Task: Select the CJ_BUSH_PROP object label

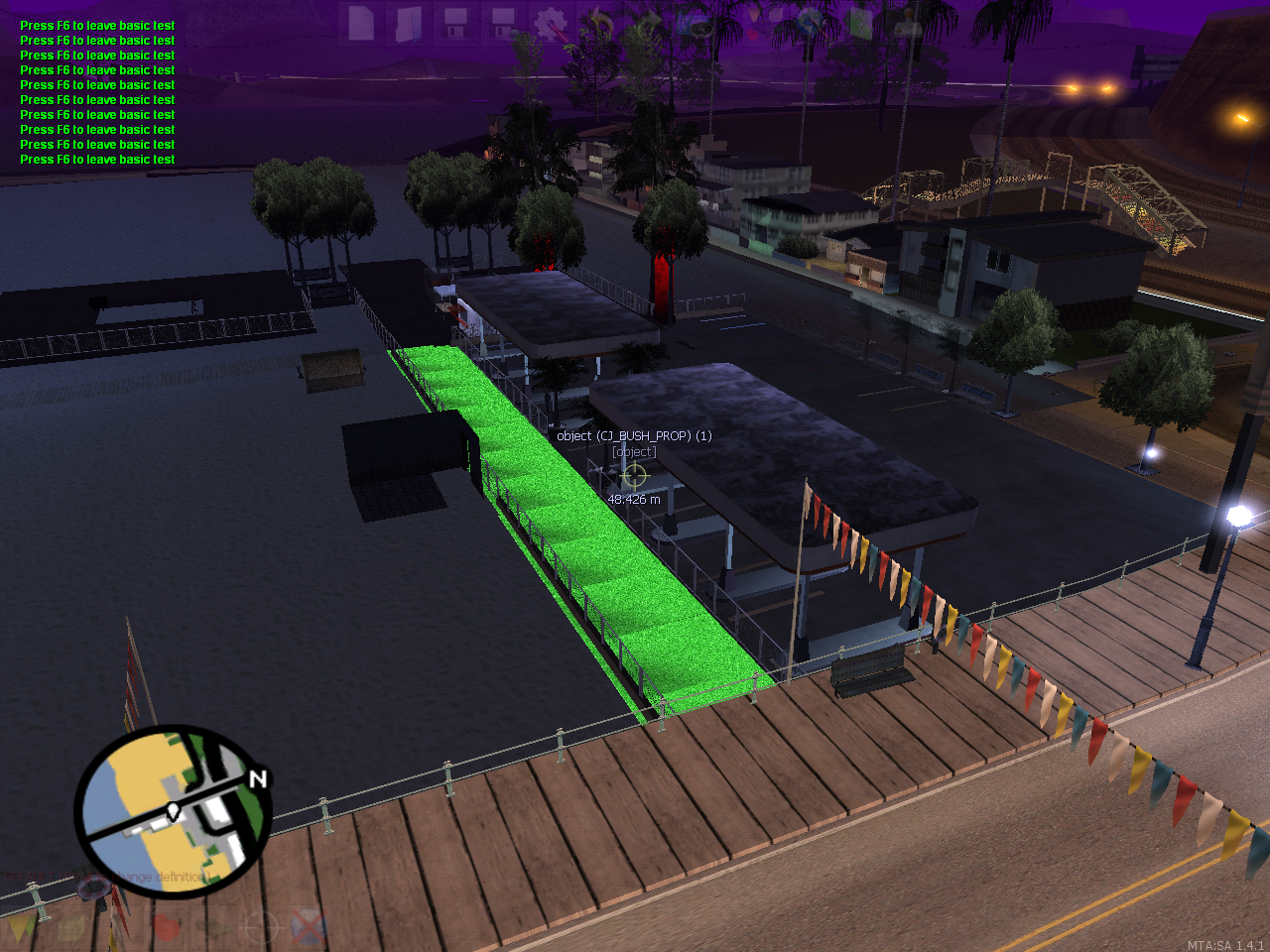Action: point(635,435)
